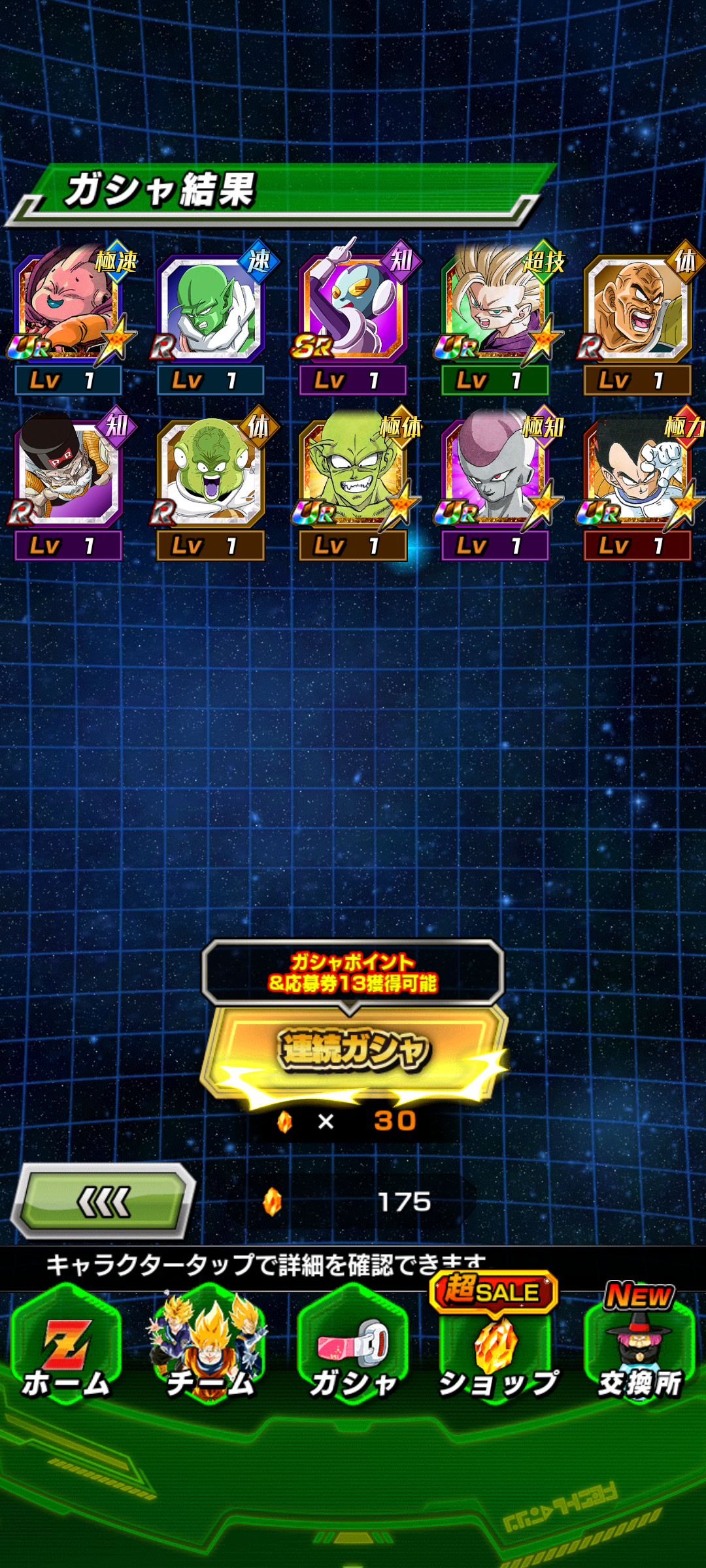Go back with the green arrow button
Image resolution: width=706 pixels, height=1568 pixels.
104,1201
